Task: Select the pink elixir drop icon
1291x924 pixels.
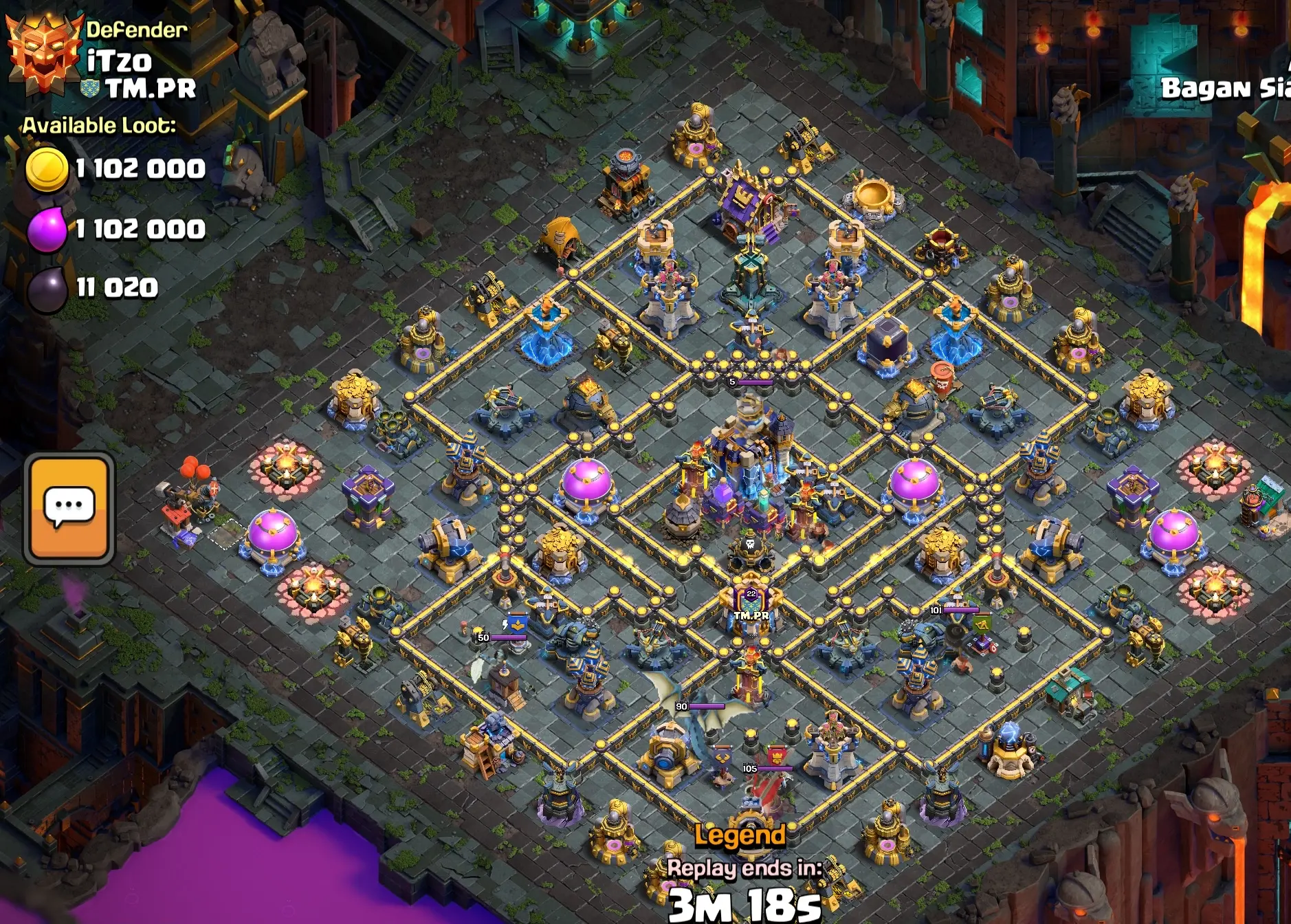Action: tap(45, 227)
